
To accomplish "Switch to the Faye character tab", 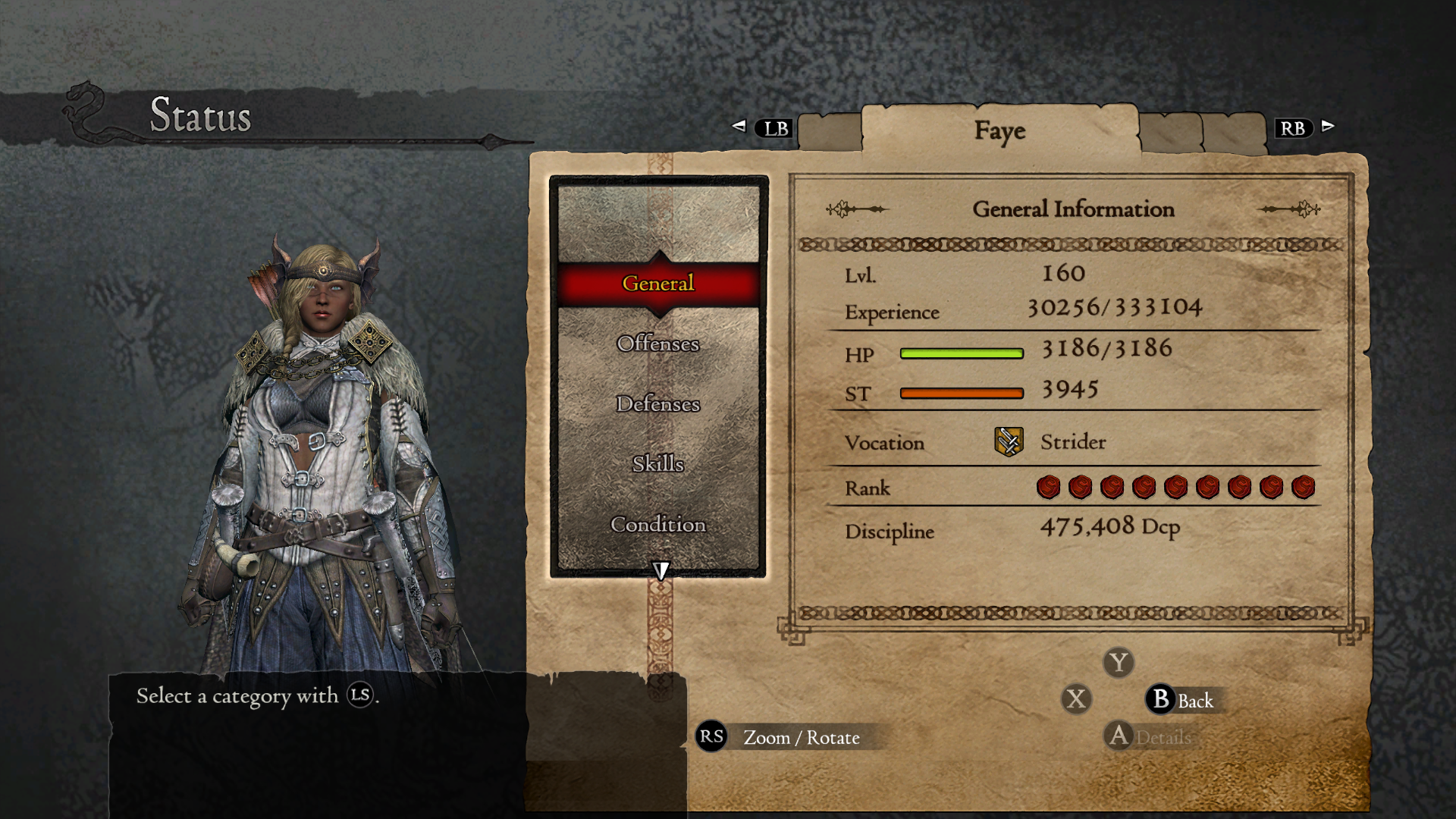I will [x=999, y=130].
